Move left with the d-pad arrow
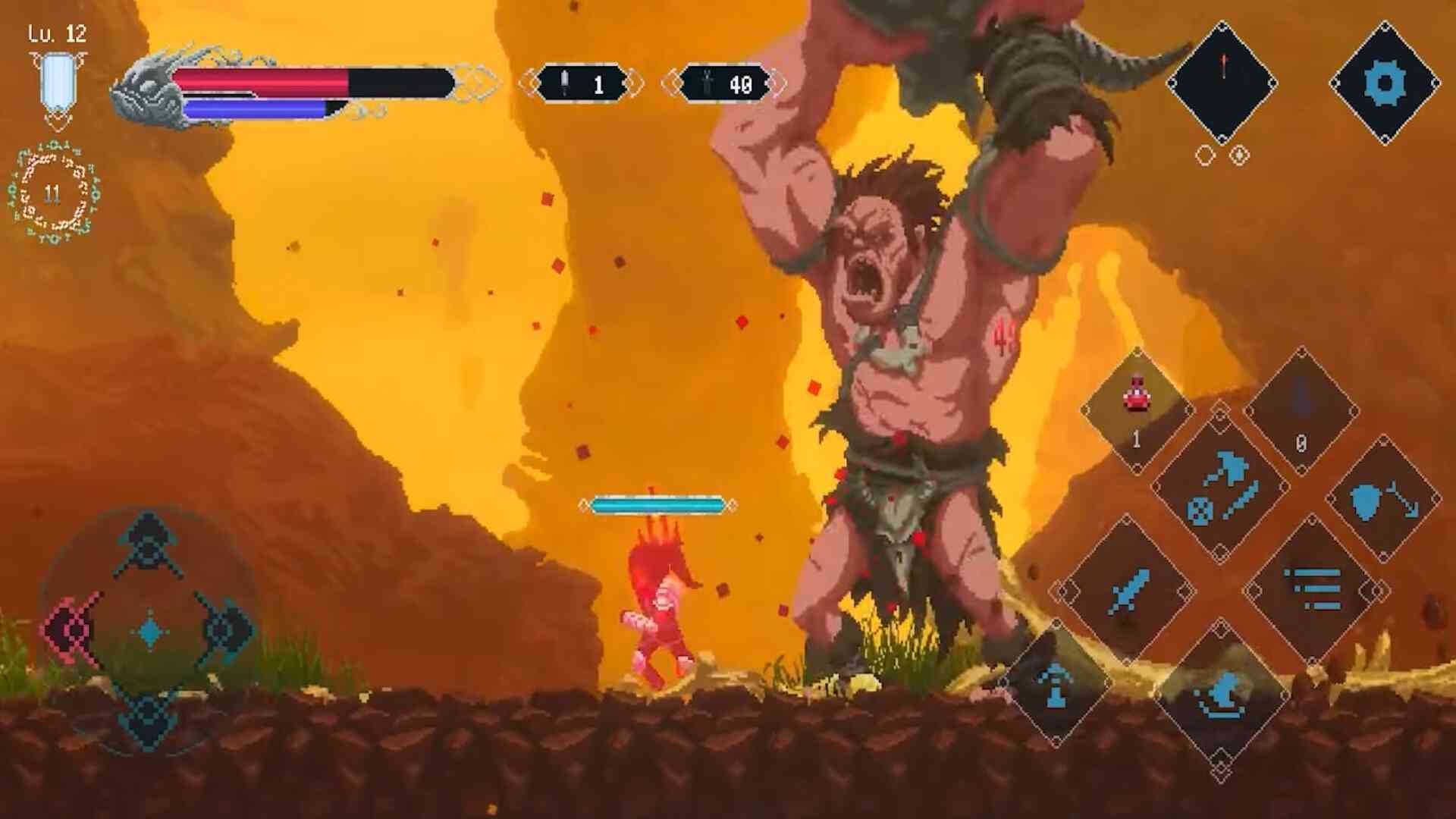1456x819 pixels. tap(72, 629)
